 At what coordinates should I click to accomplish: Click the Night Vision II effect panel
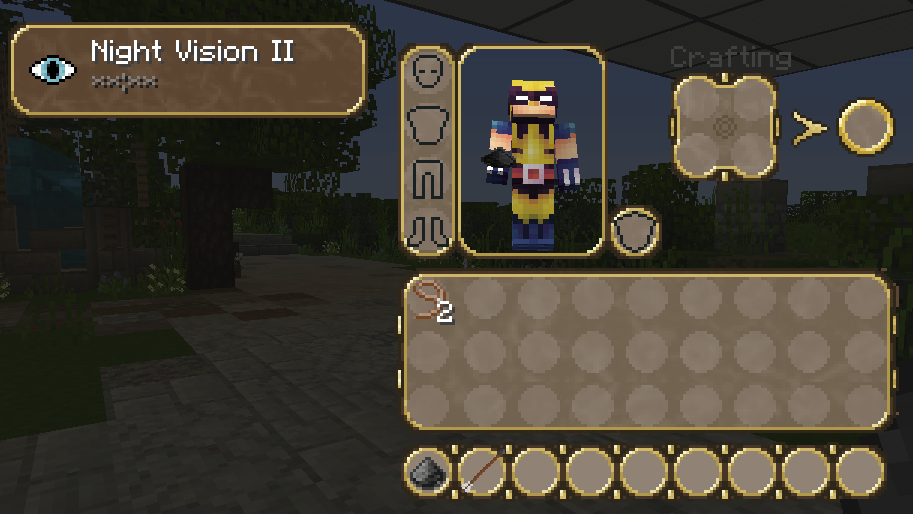[187, 68]
